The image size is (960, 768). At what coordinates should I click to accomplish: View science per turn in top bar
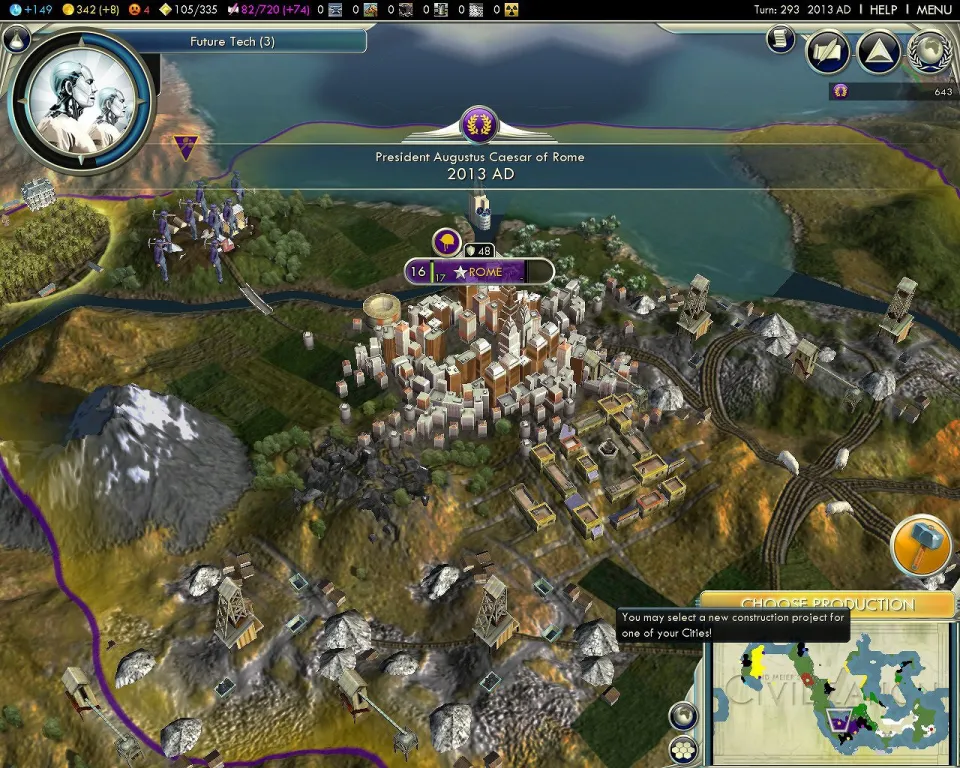pos(24,9)
